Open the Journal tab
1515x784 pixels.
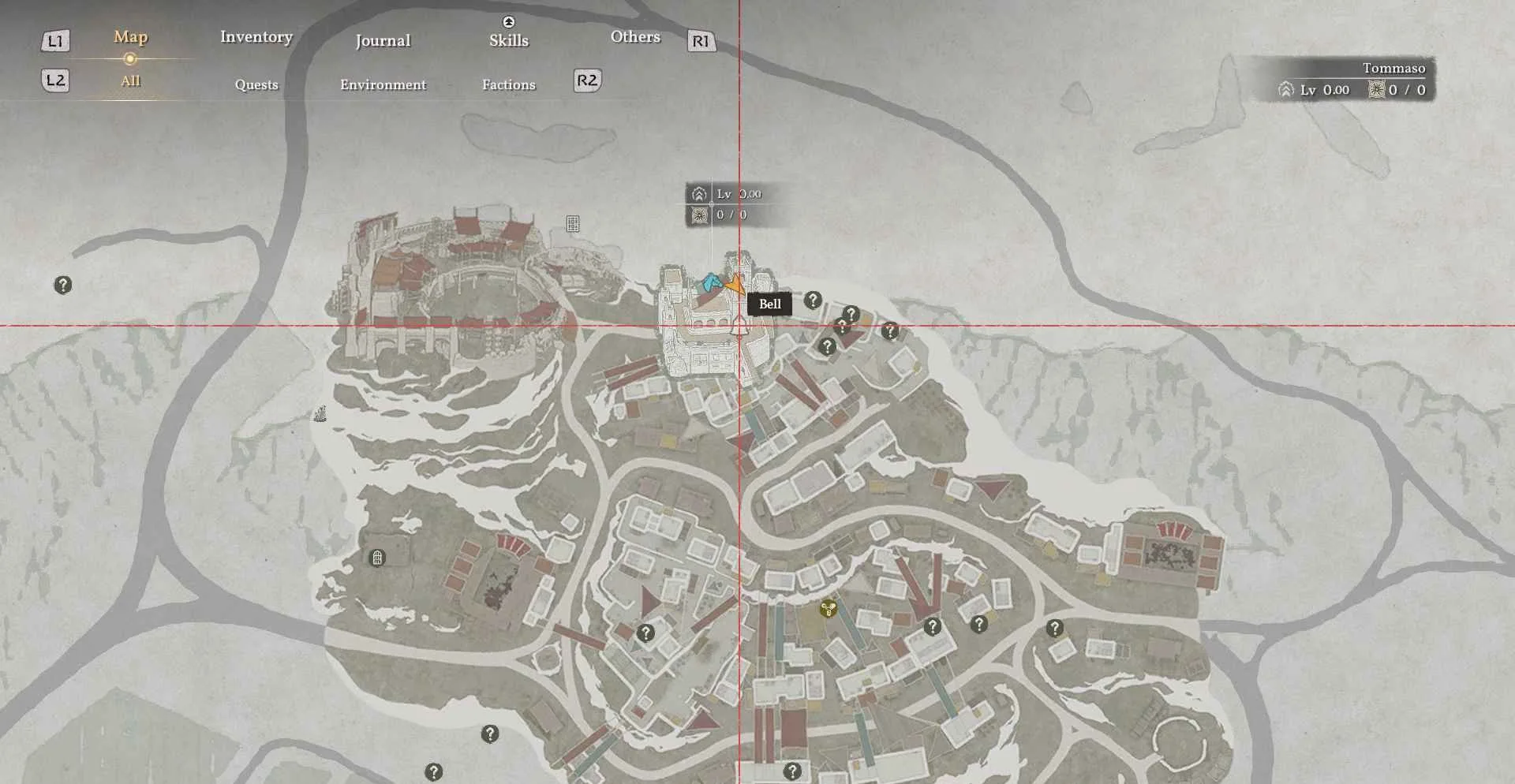tap(383, 41)
